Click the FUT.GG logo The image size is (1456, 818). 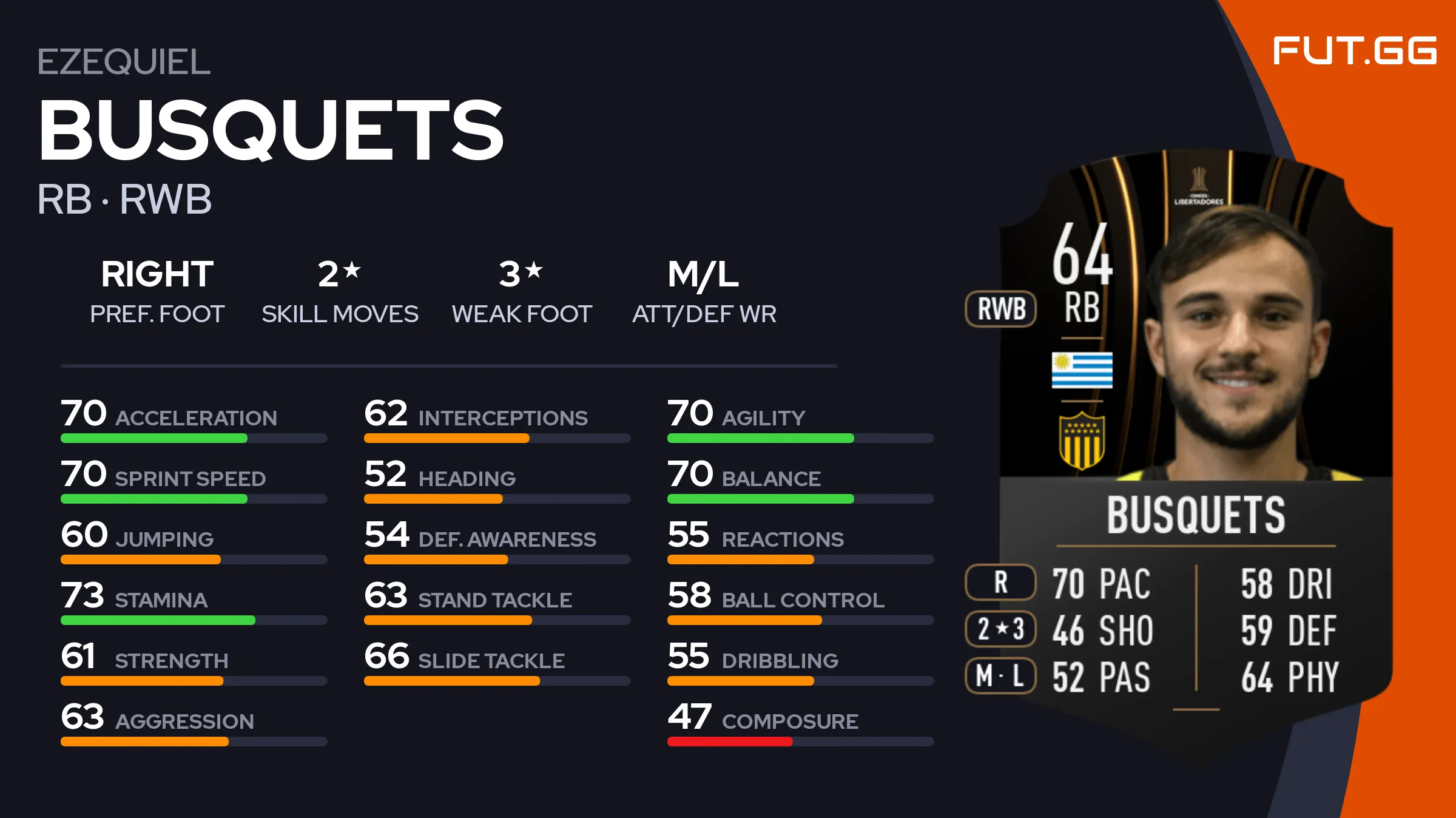1354,50
